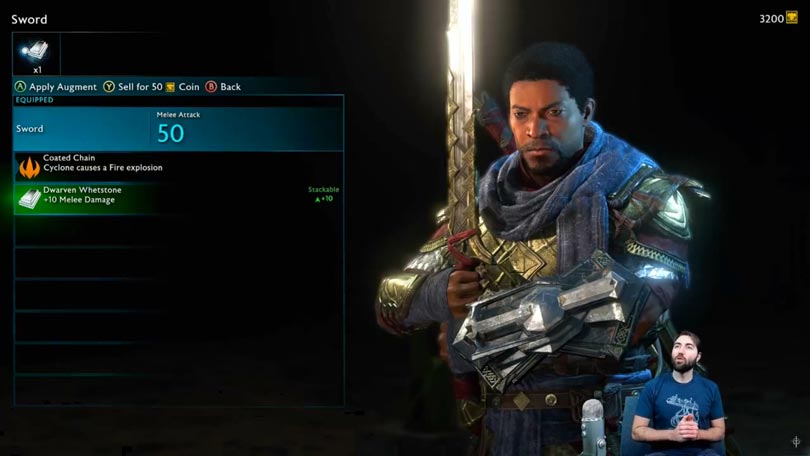The image size is (810, 456).
Task: Select the Coated Chain augment row
Action: pos(178,165)
